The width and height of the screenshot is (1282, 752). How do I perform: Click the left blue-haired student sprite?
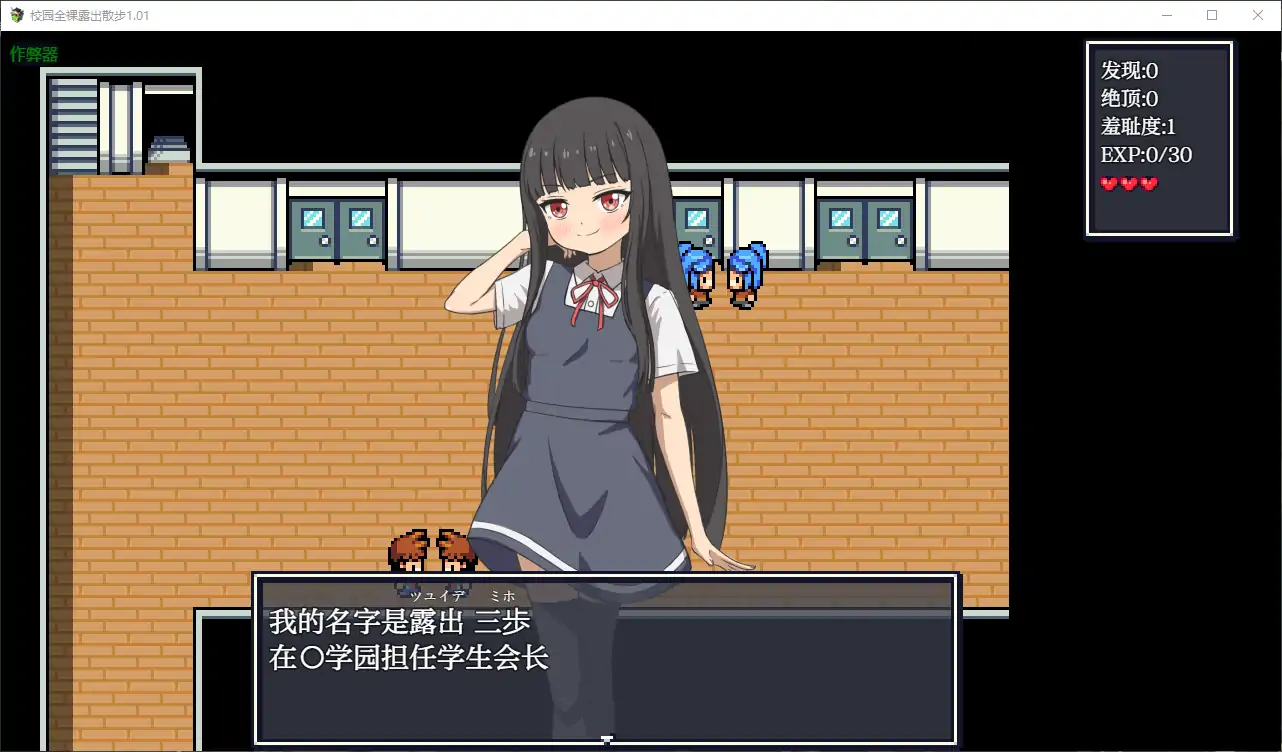700,275
